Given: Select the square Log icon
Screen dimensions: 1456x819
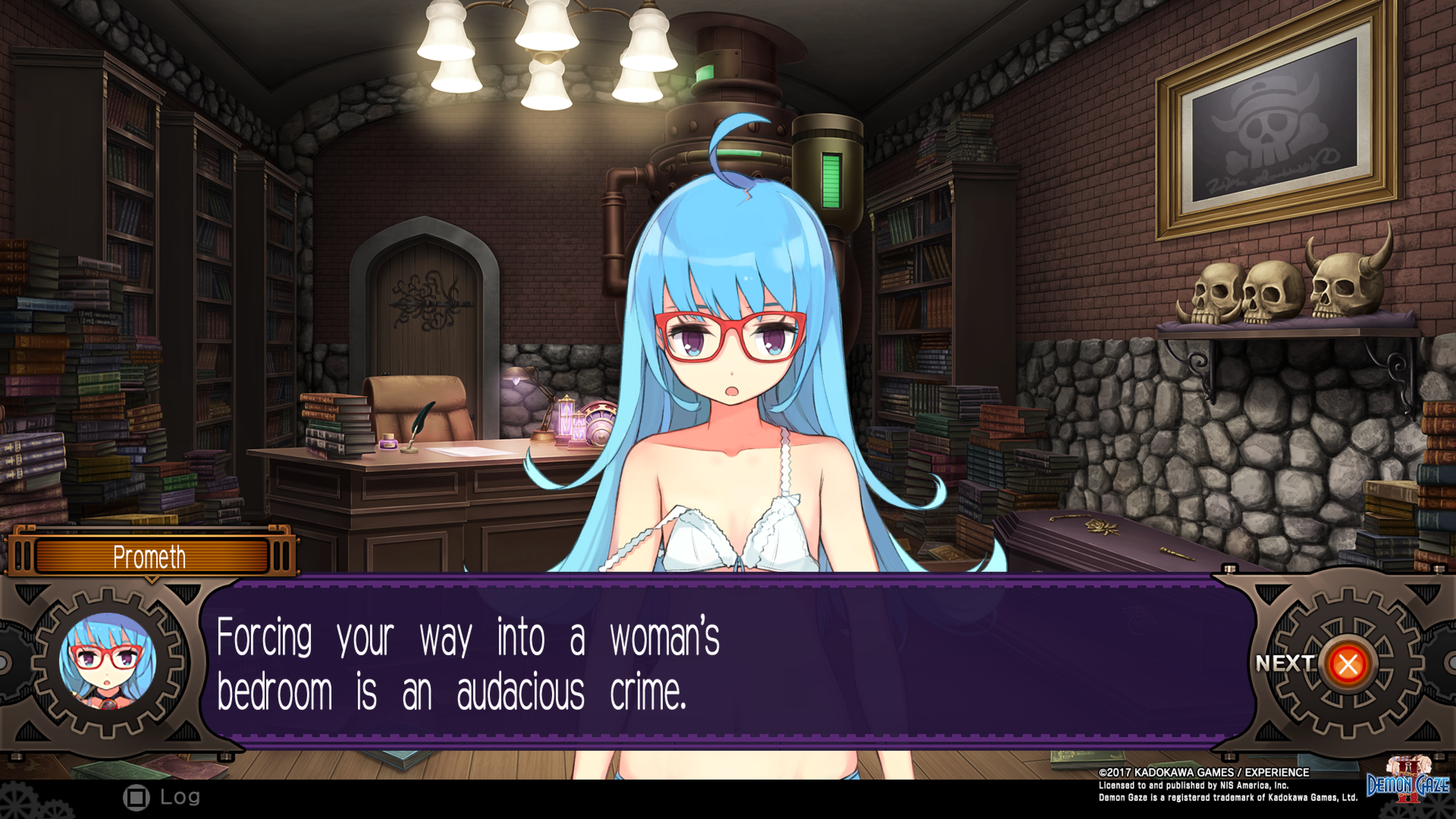Looking at the screenshot, I should click(x=136, y=797).
